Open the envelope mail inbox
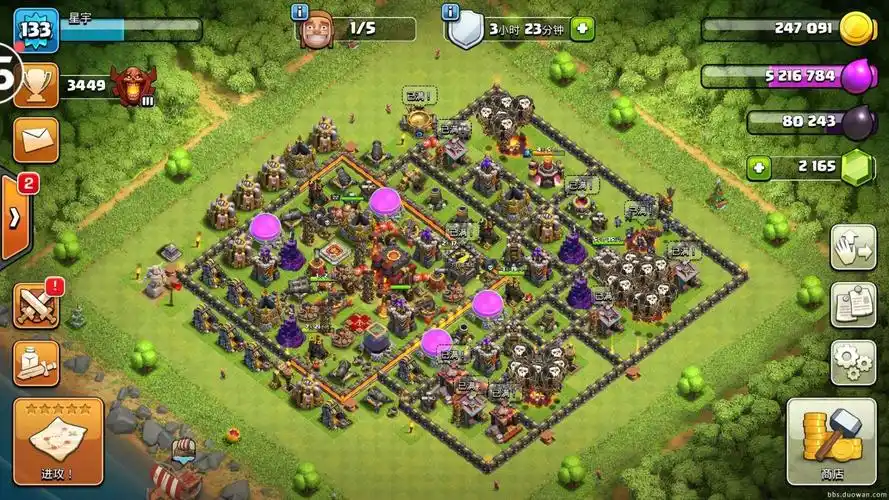The width and height of the screenshot is (889, 500). (35, 139)
